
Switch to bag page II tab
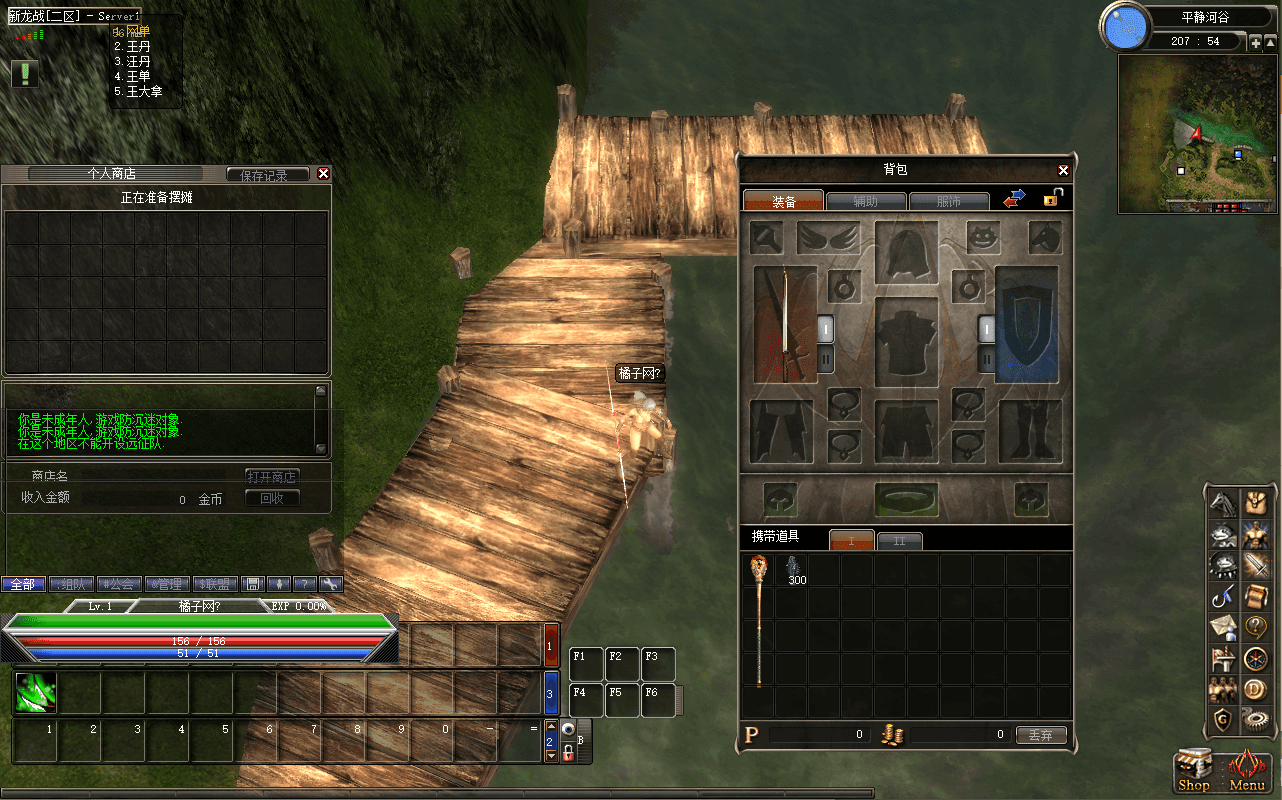(899, 541)
